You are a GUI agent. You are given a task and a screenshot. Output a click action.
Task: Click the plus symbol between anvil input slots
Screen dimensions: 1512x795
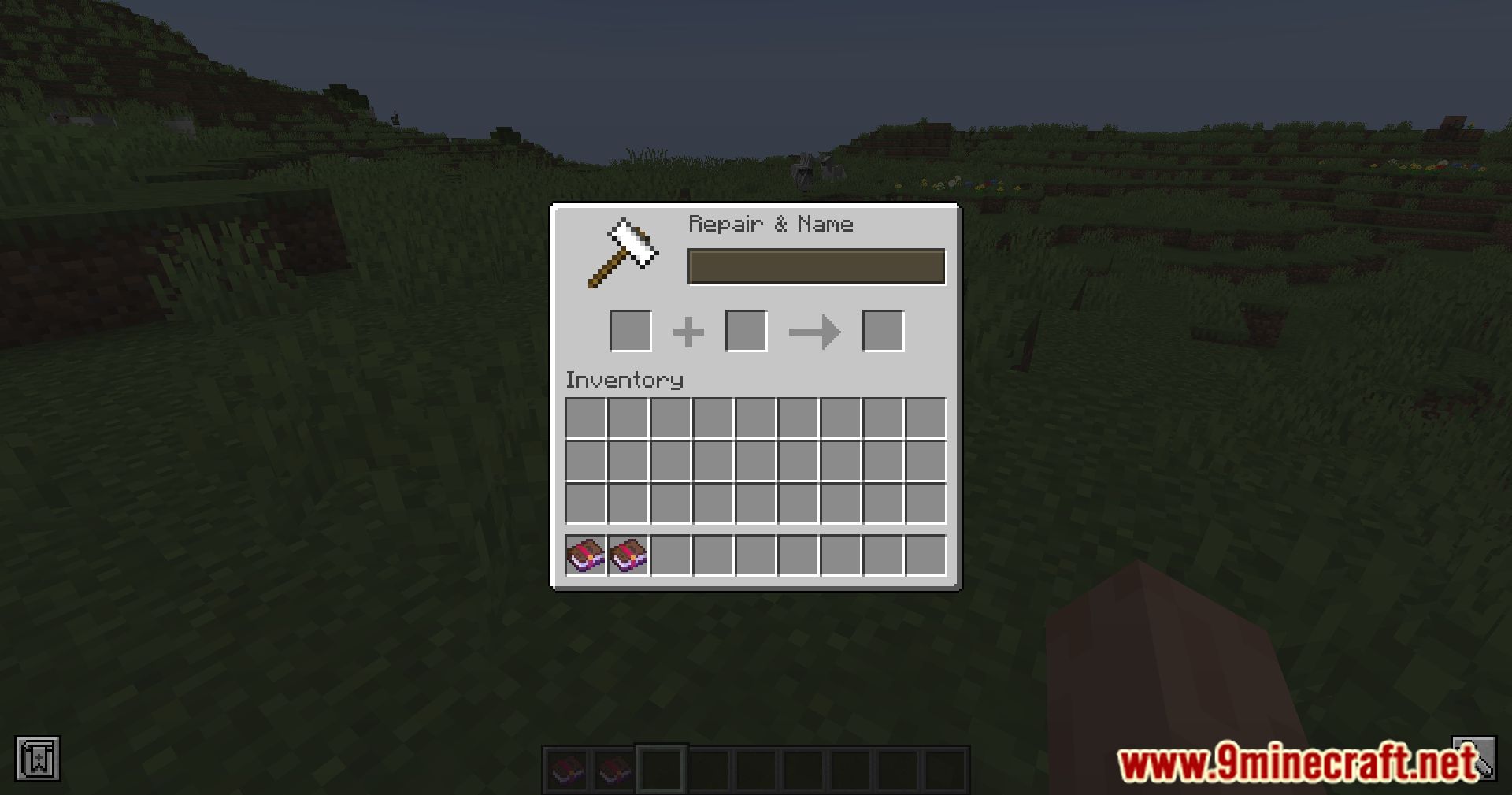tap(687, 331)
